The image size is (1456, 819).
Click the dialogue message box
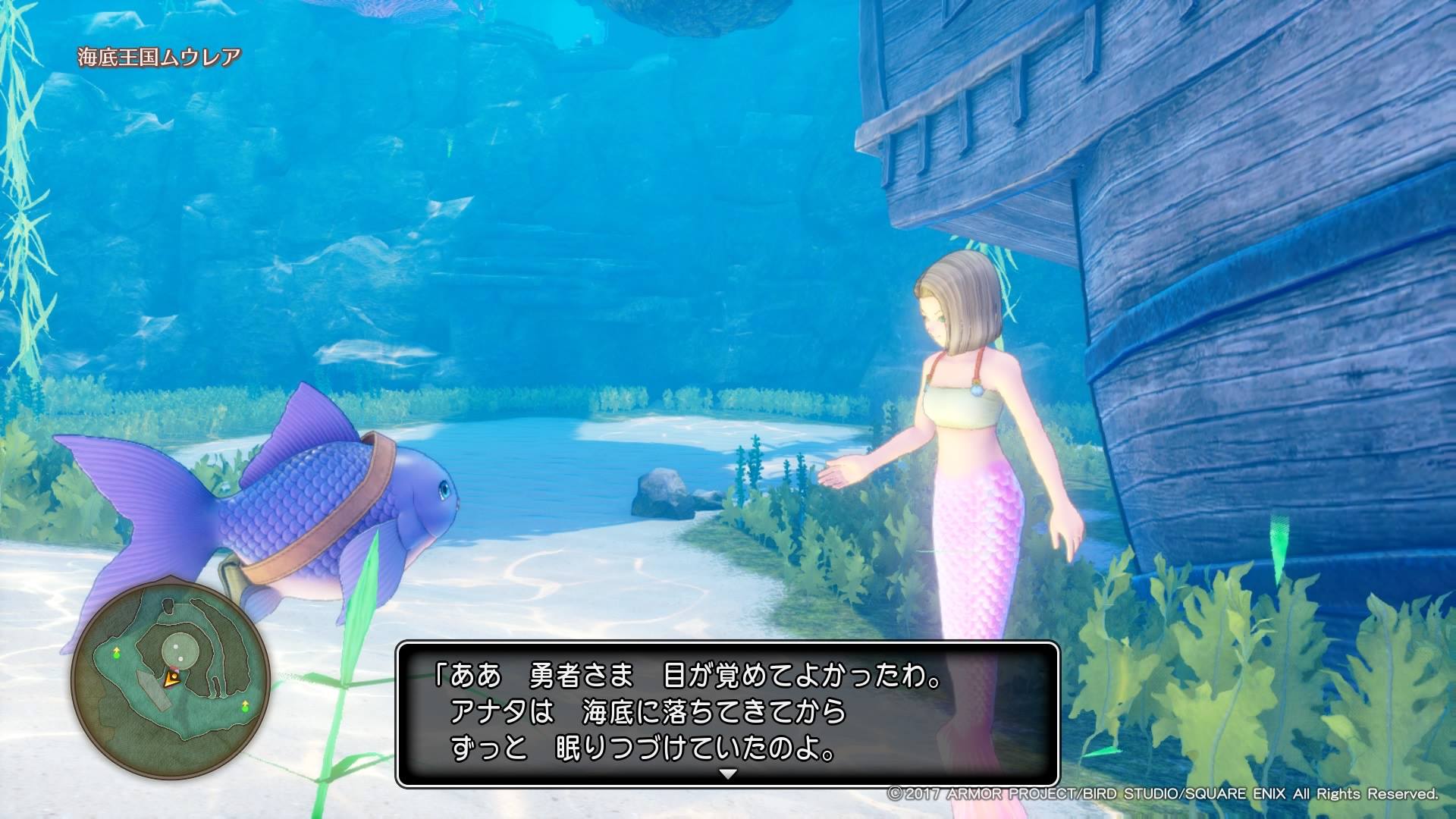pyautogui.click(x=726, y=714)
